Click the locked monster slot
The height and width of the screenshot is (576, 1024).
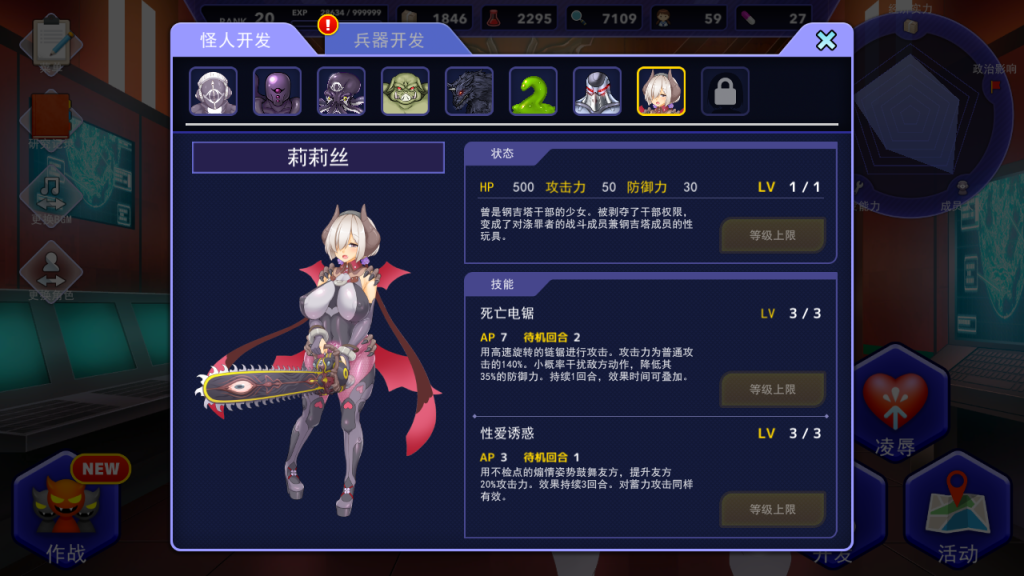(725, 92)
